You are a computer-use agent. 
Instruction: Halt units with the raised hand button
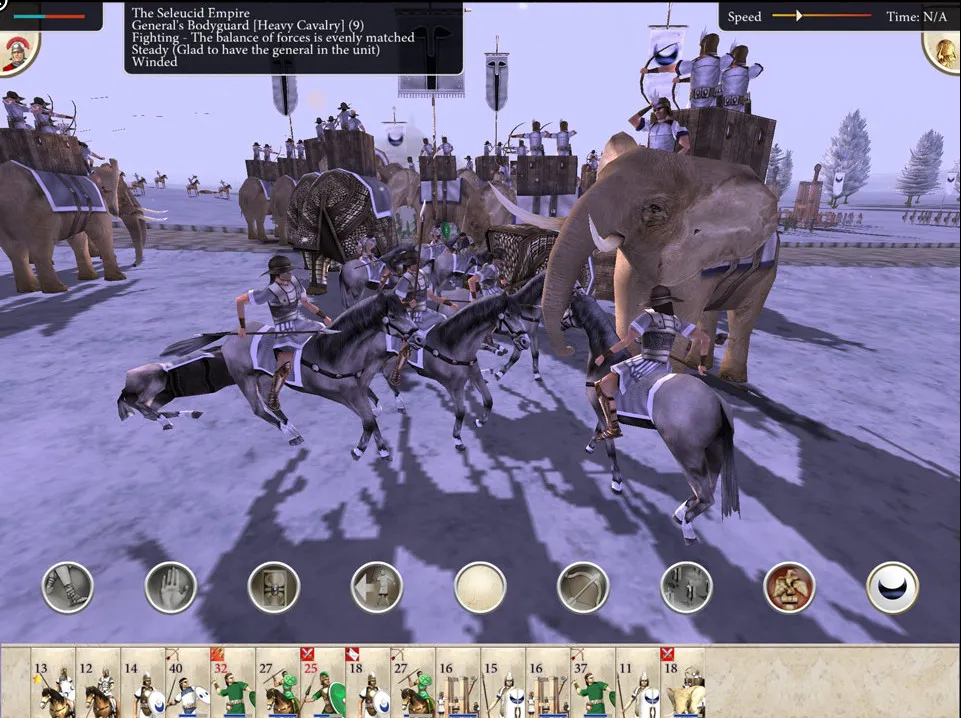(170, 587)
